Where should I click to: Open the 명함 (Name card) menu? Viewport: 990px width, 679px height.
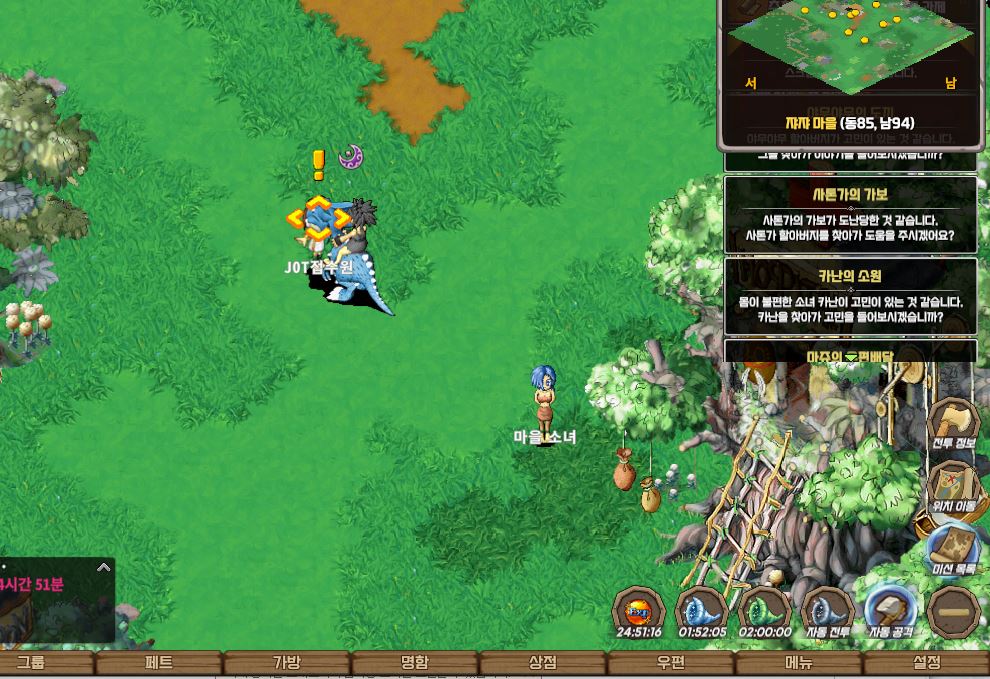(415, 662)
